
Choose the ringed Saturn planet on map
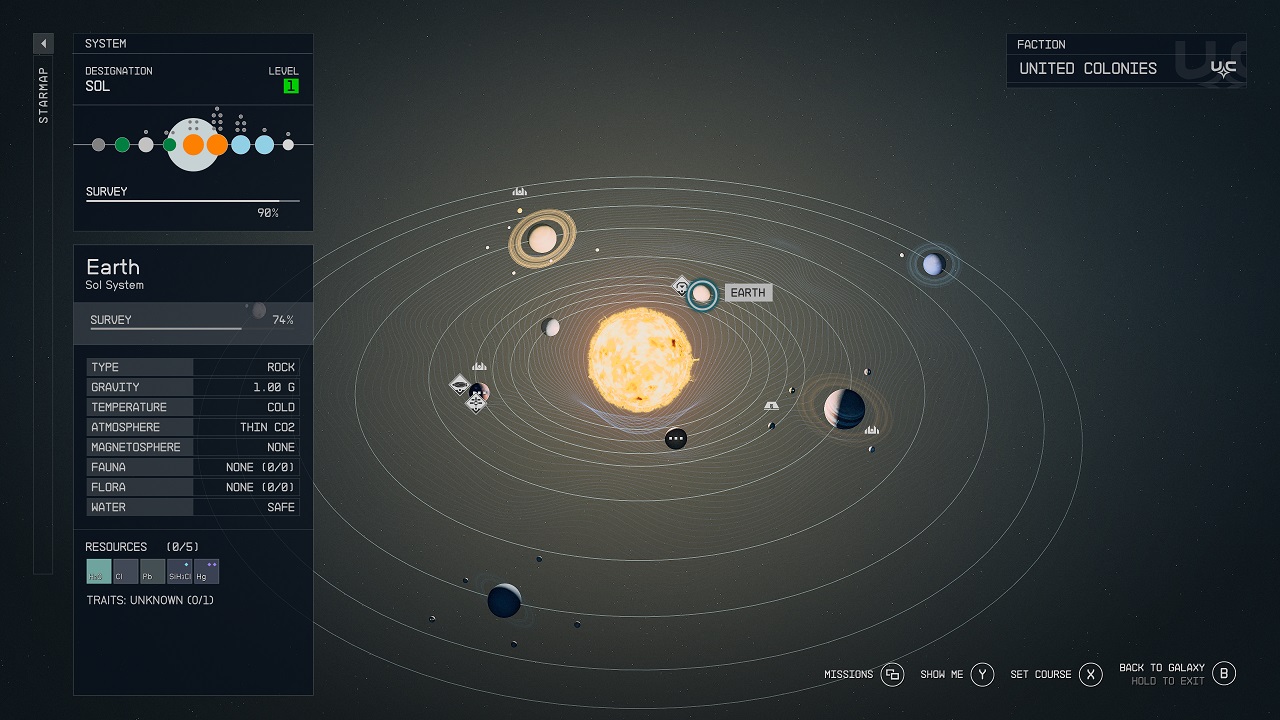pyautogui.click(x=542, y=239)
